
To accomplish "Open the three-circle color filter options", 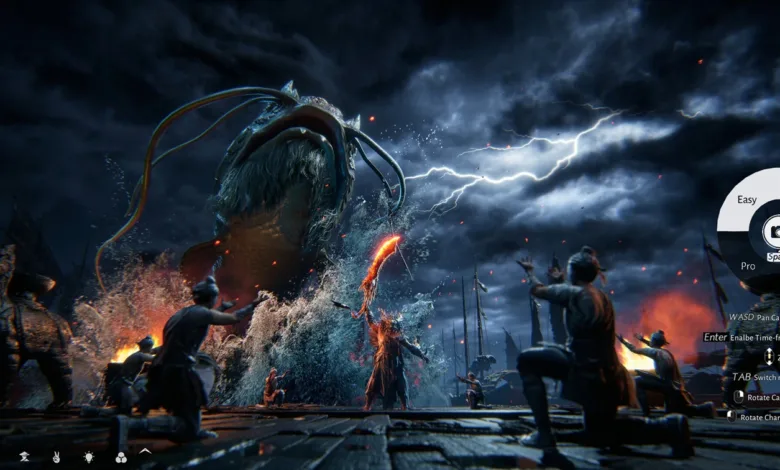I will click(x=120, y=457).
